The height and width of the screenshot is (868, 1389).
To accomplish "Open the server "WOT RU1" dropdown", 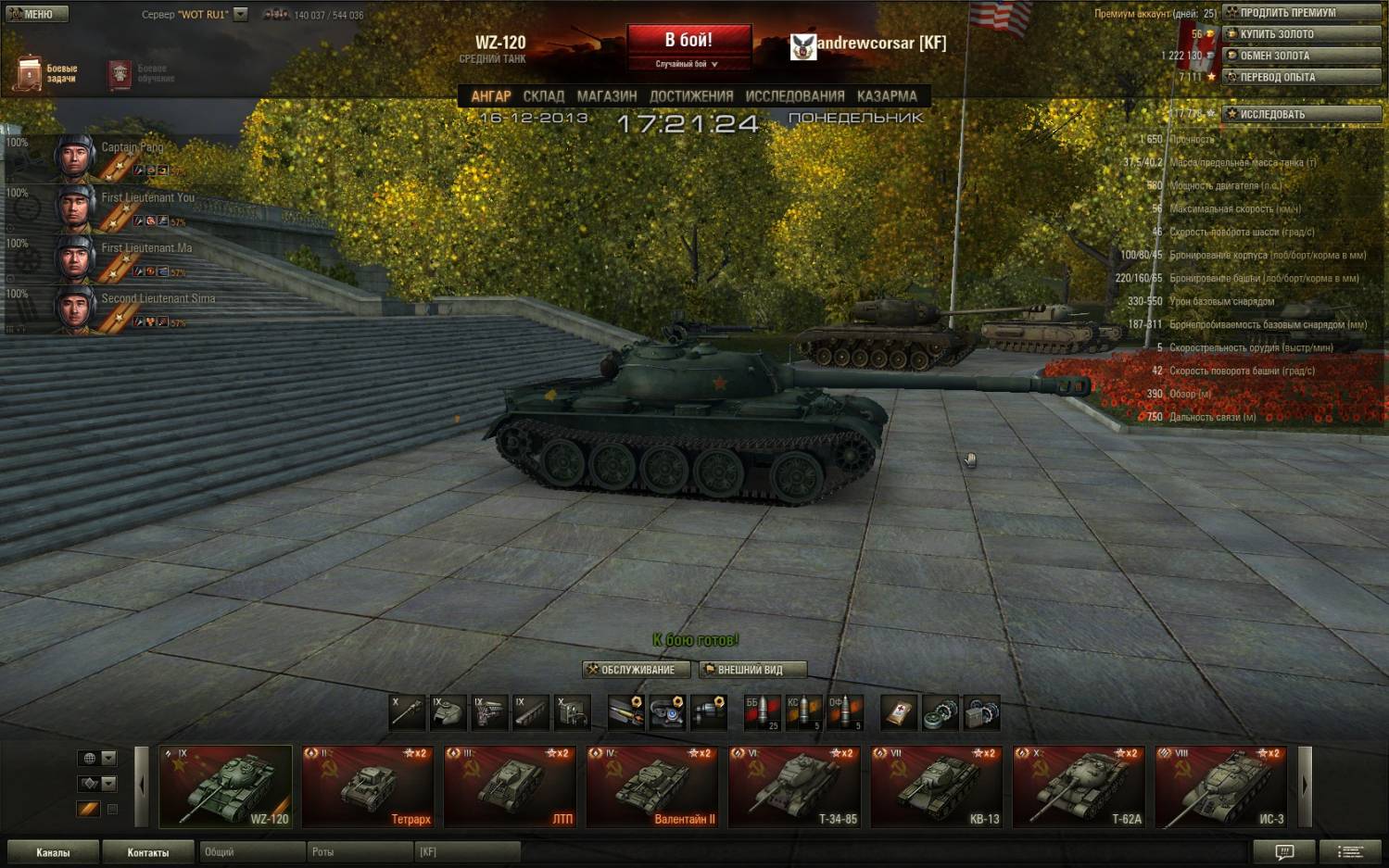I will click(x=241, y=14).
